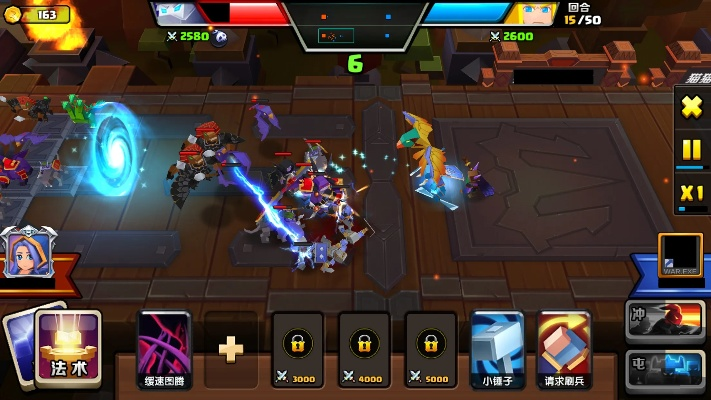The image size is (711, 400).
Task: Open the WAR.EXE item box
Action: coord(677,254)
